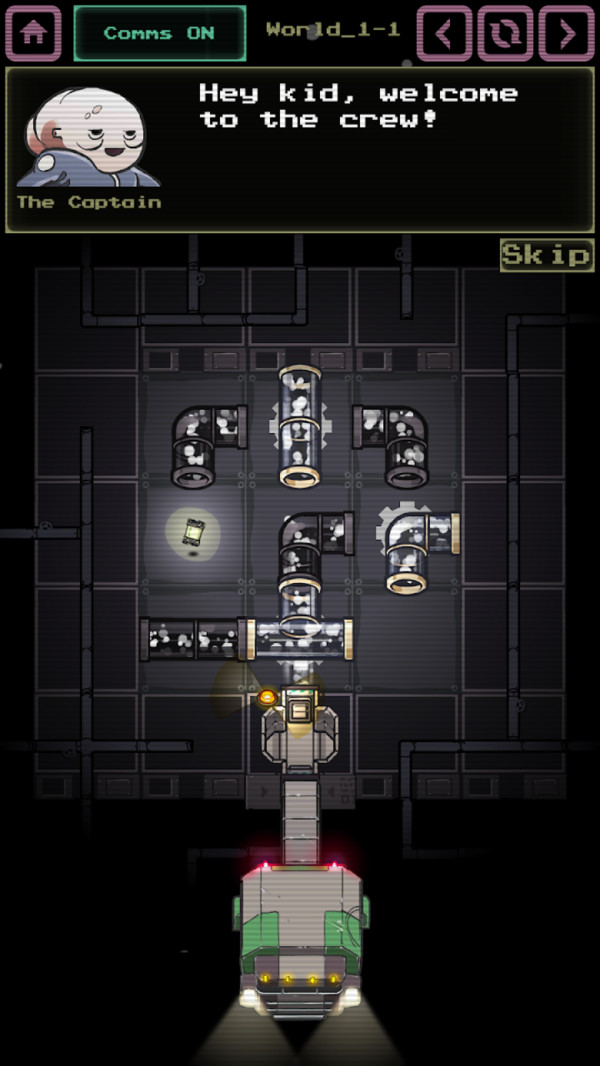Advance to the next level
Viewport: 600px width, 1066px height.
(x=566, y=33)
